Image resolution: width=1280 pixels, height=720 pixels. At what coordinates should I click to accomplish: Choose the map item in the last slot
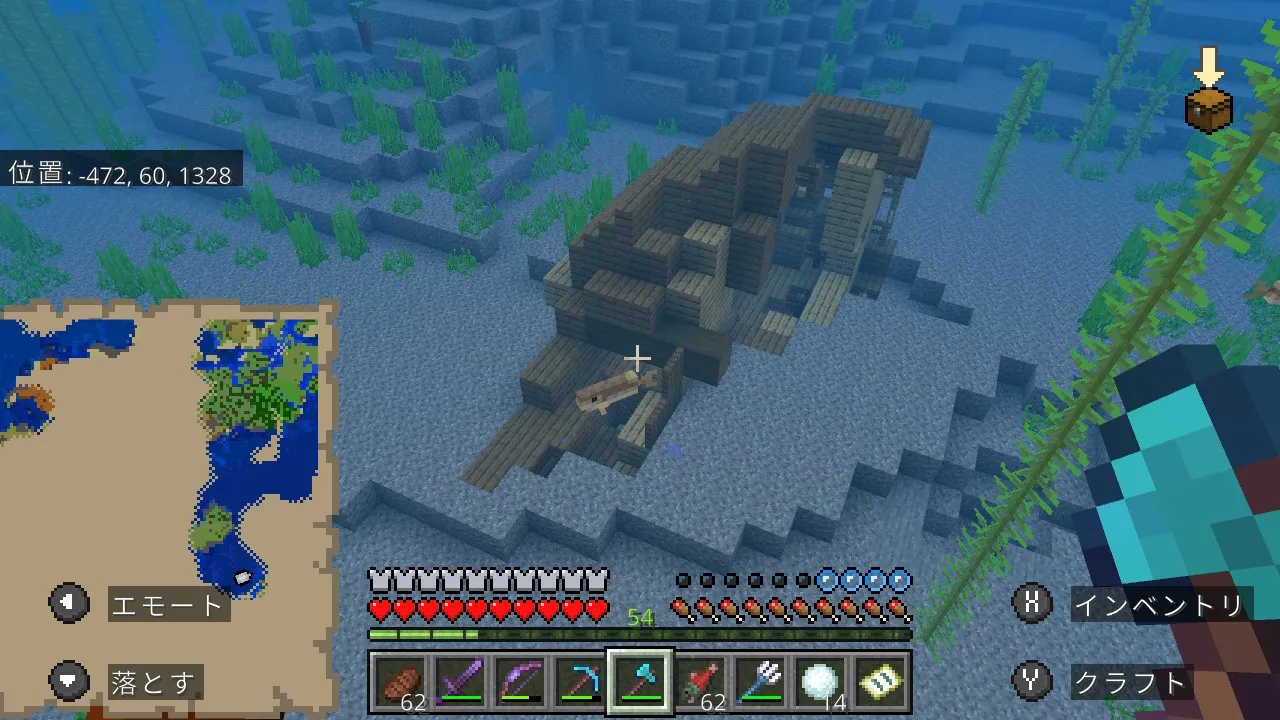(882, 682)
